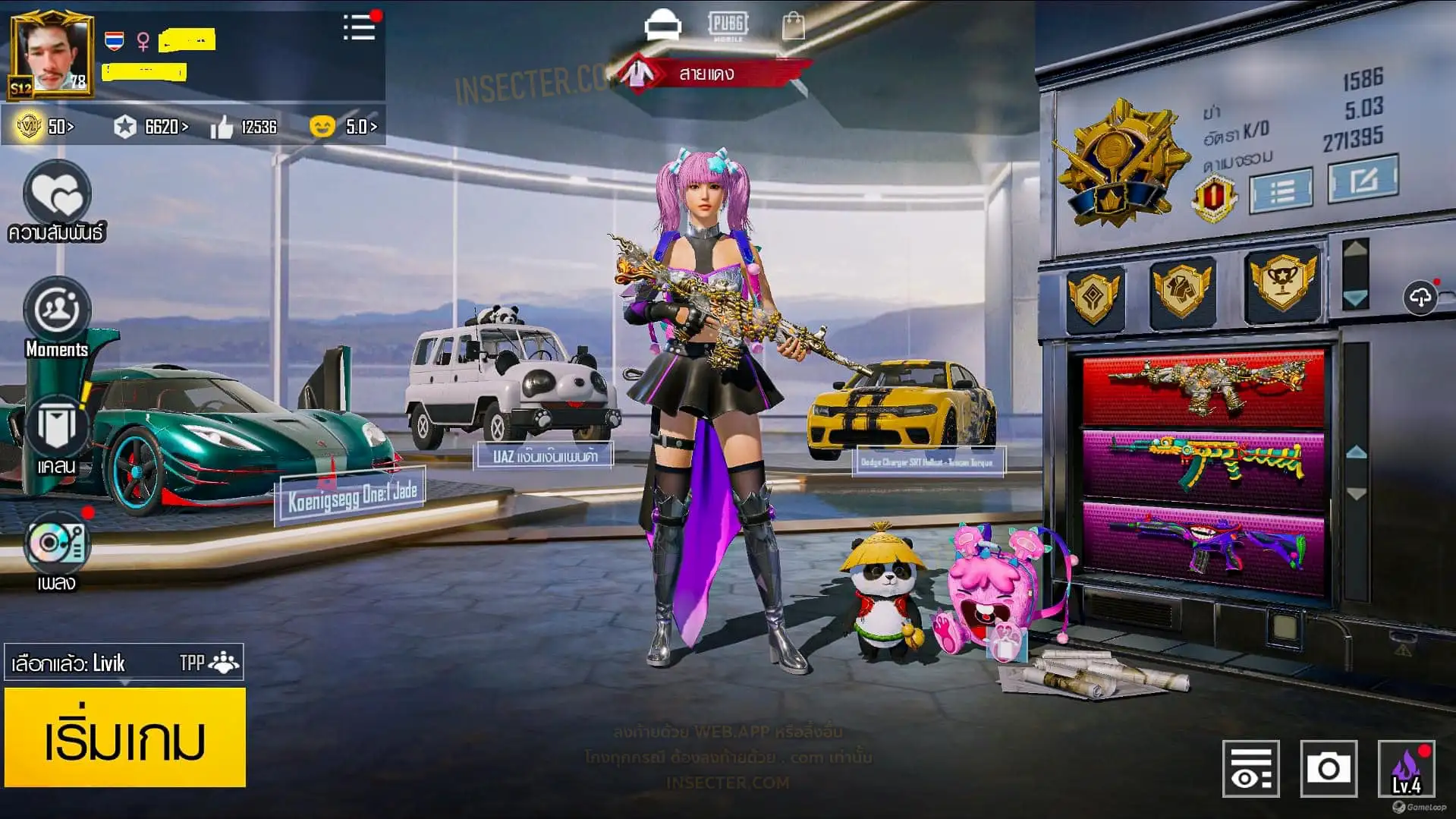Select the purple joker rifle skin
This screenshot has height=819, width=1456.
coord(1204,545)
